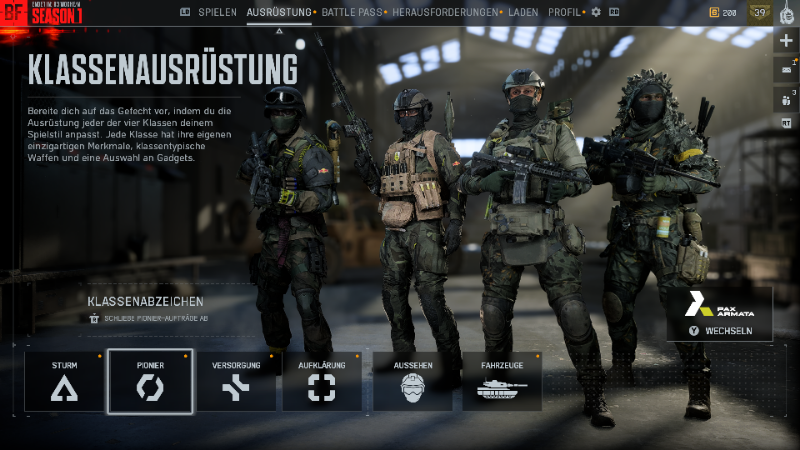Screen dimensions: 800x450
Task: Open the player dog tag icon
Action: tap(787, 12)
